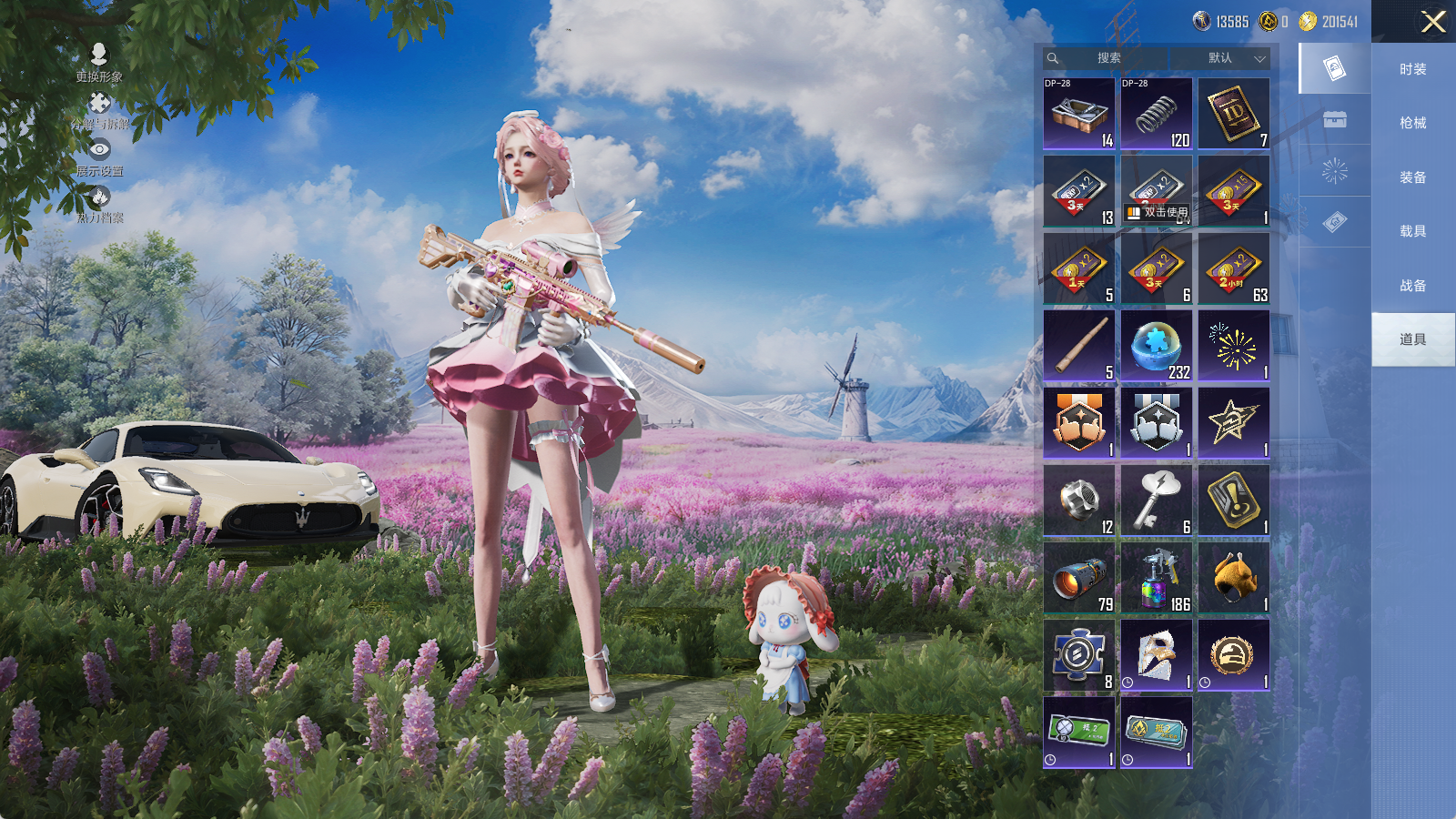The width and height of the screenshot is (1456, 819).
Task: Pick the lightning cloud key item
Action: (x=1156, y=500)
